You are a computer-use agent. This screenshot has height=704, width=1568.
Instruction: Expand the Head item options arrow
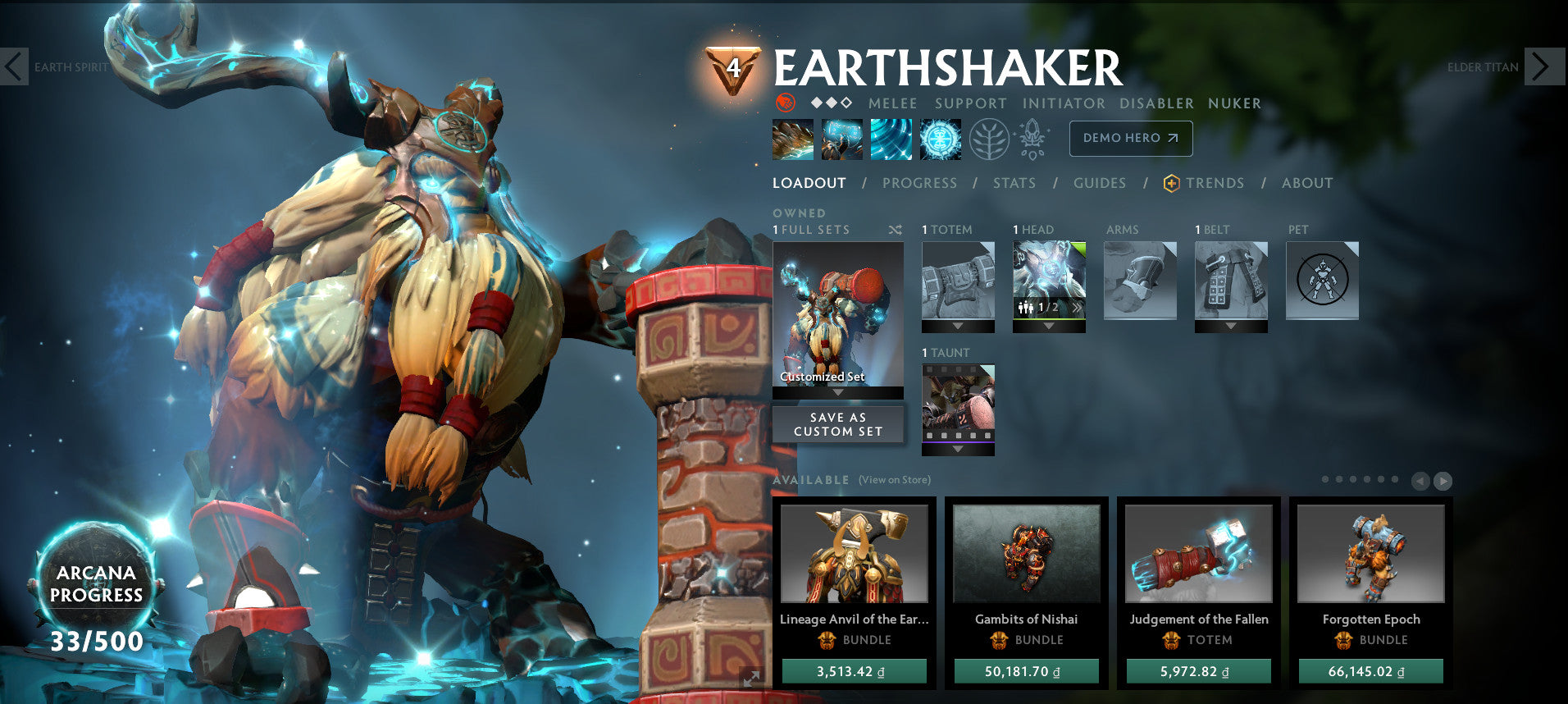[1048, 326]
